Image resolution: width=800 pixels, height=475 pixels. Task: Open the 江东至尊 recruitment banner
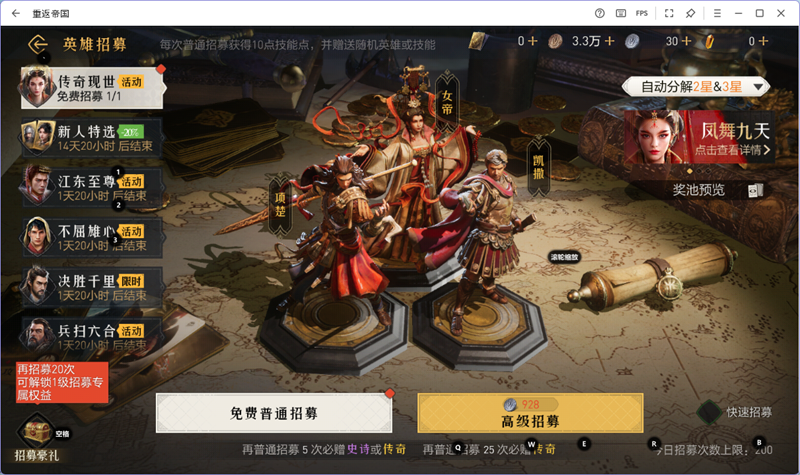pyautogui.click(x=90, y=186)
